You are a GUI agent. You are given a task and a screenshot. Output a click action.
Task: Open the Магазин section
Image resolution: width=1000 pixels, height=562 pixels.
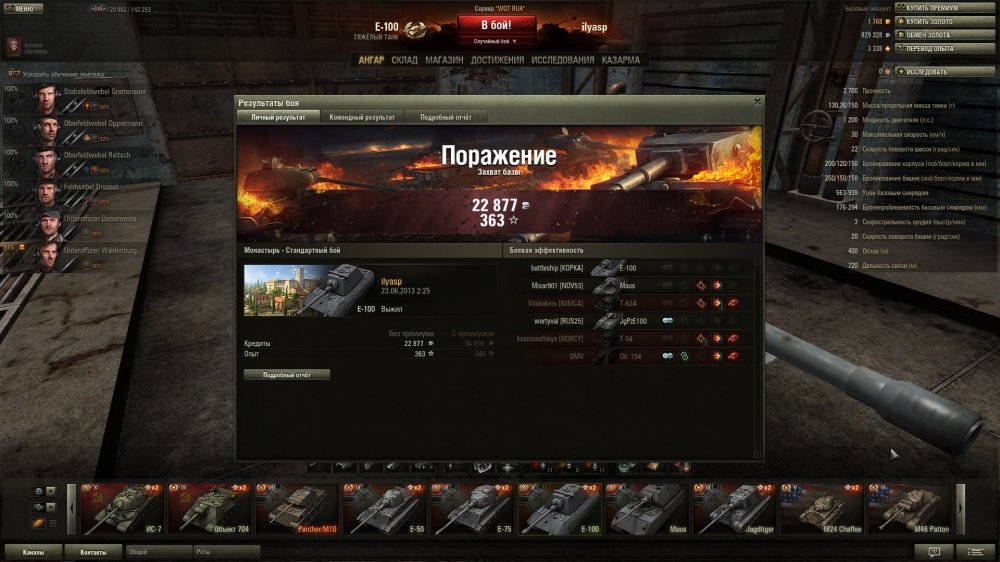(443, 60)
